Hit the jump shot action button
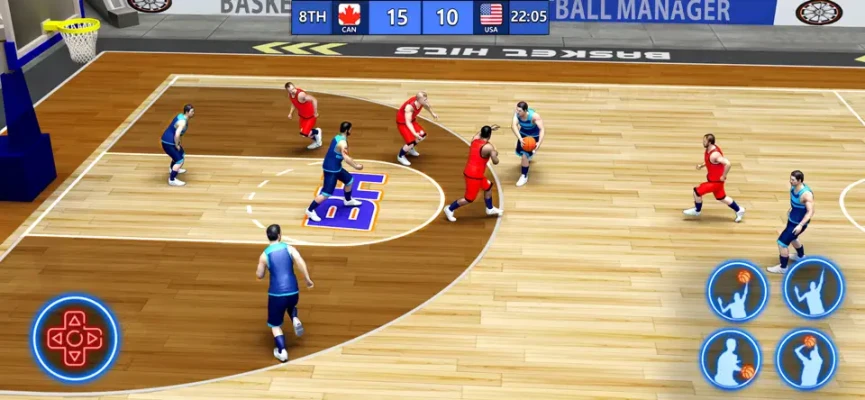The image size is (865, 400). click(806, 359)
